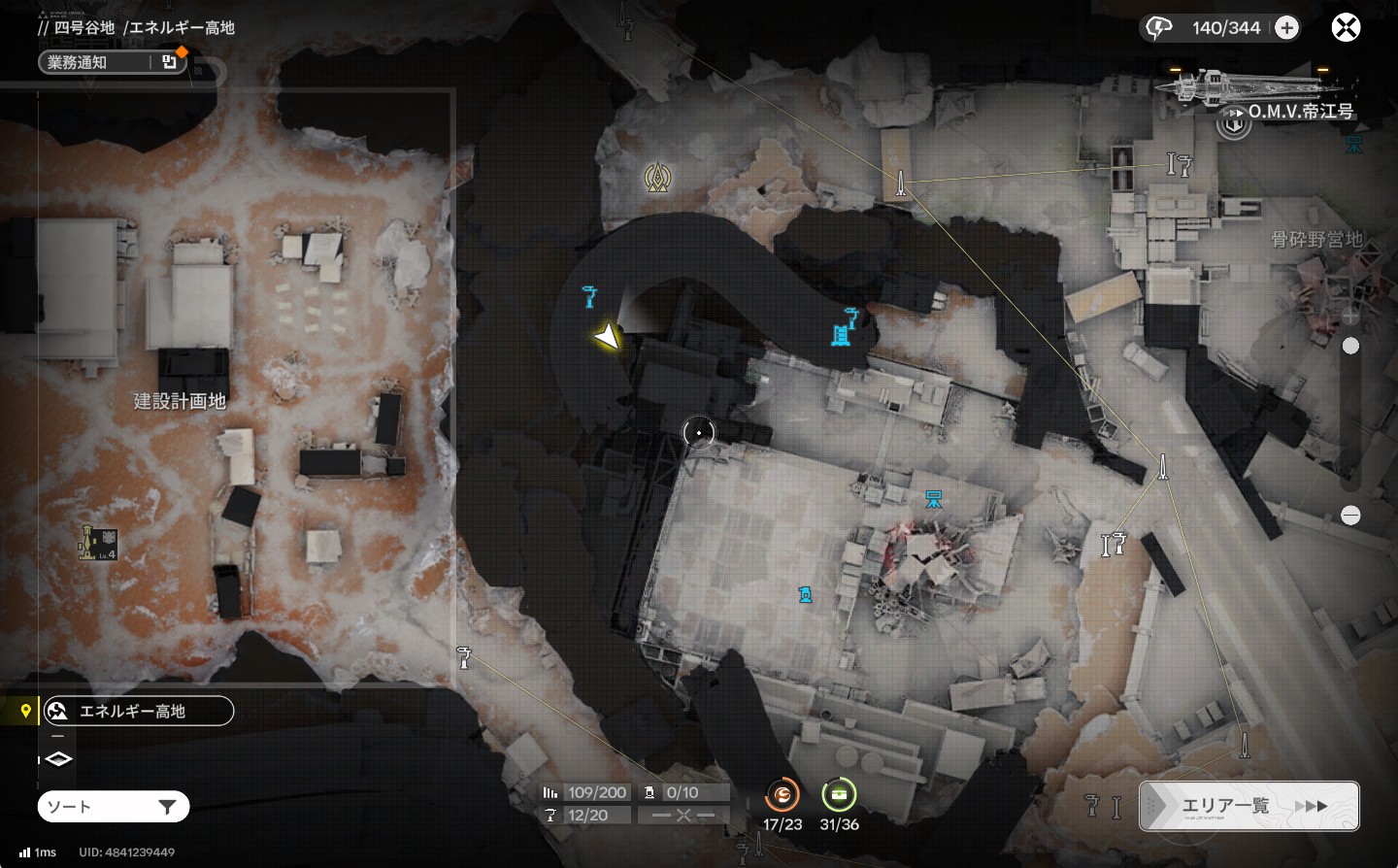1398x868 pixels.
Task: Open the 業務通知 notifications panel
Action: click(112, 62)
